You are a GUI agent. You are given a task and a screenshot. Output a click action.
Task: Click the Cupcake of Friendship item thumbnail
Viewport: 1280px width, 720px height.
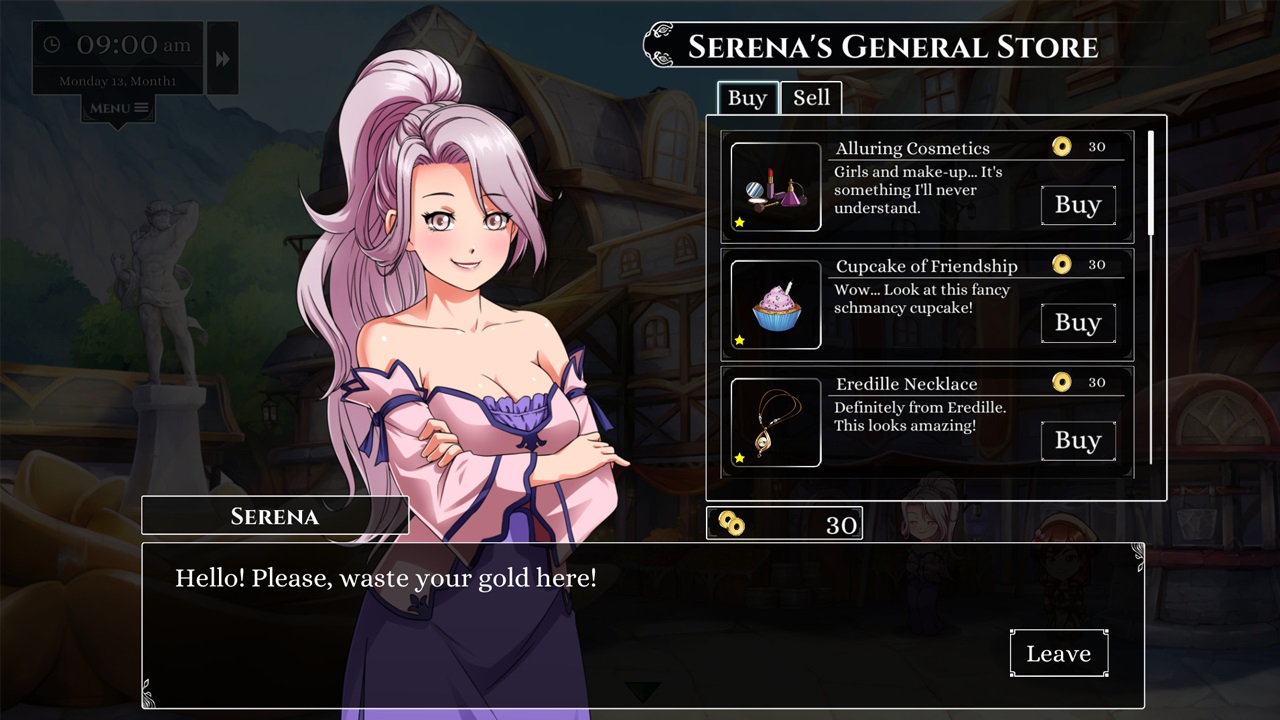pos(775,304)
